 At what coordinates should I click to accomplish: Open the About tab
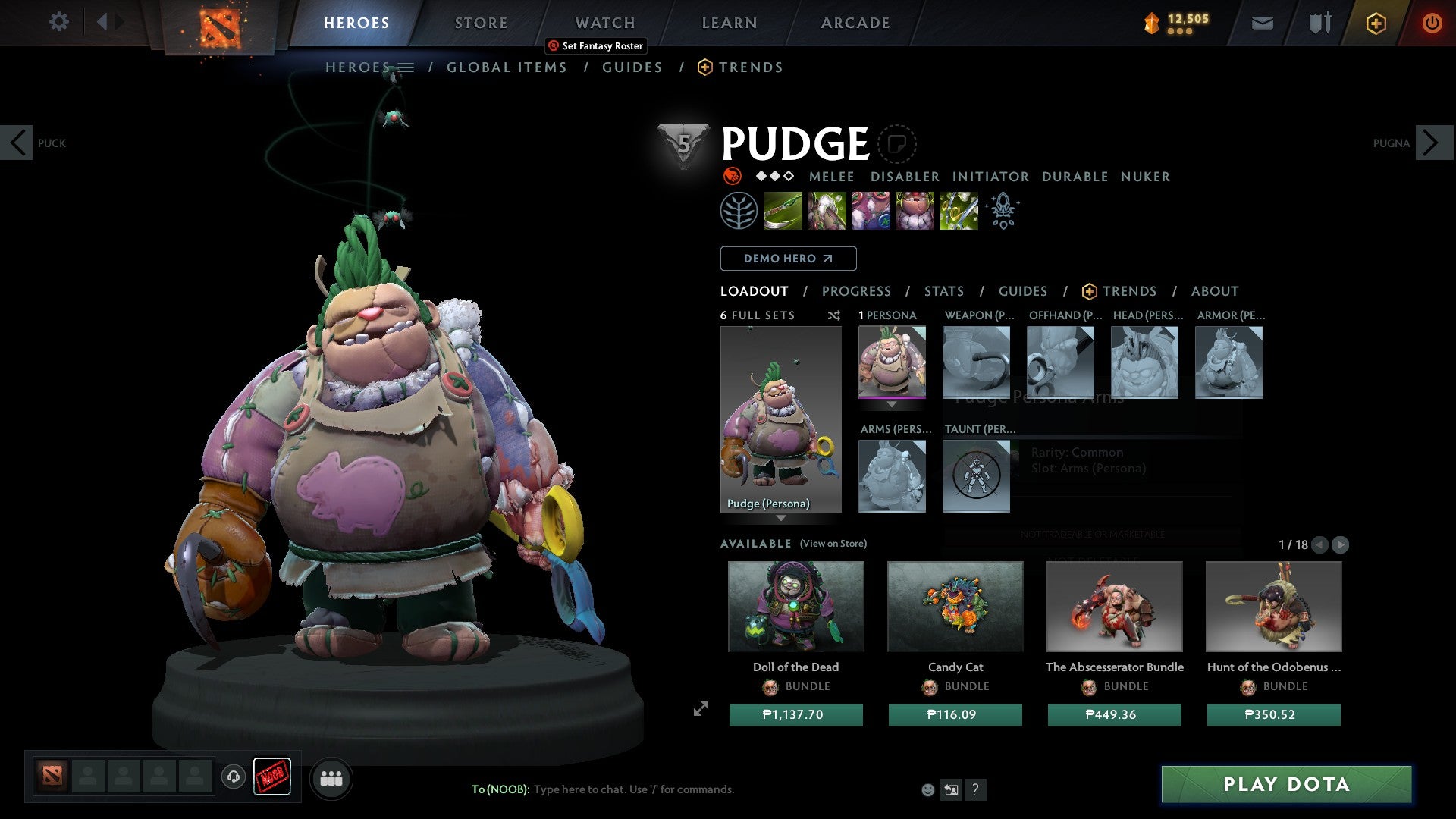tap(1214, 291)
